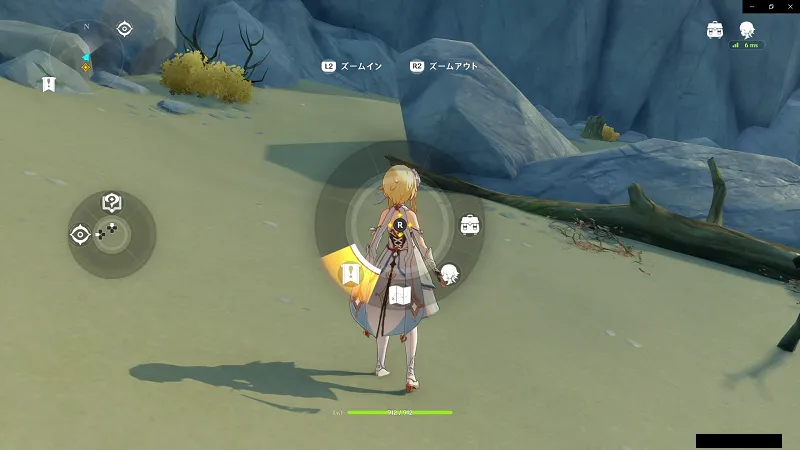Click the circular minimap
800x450 pixels.
point(86,52)
